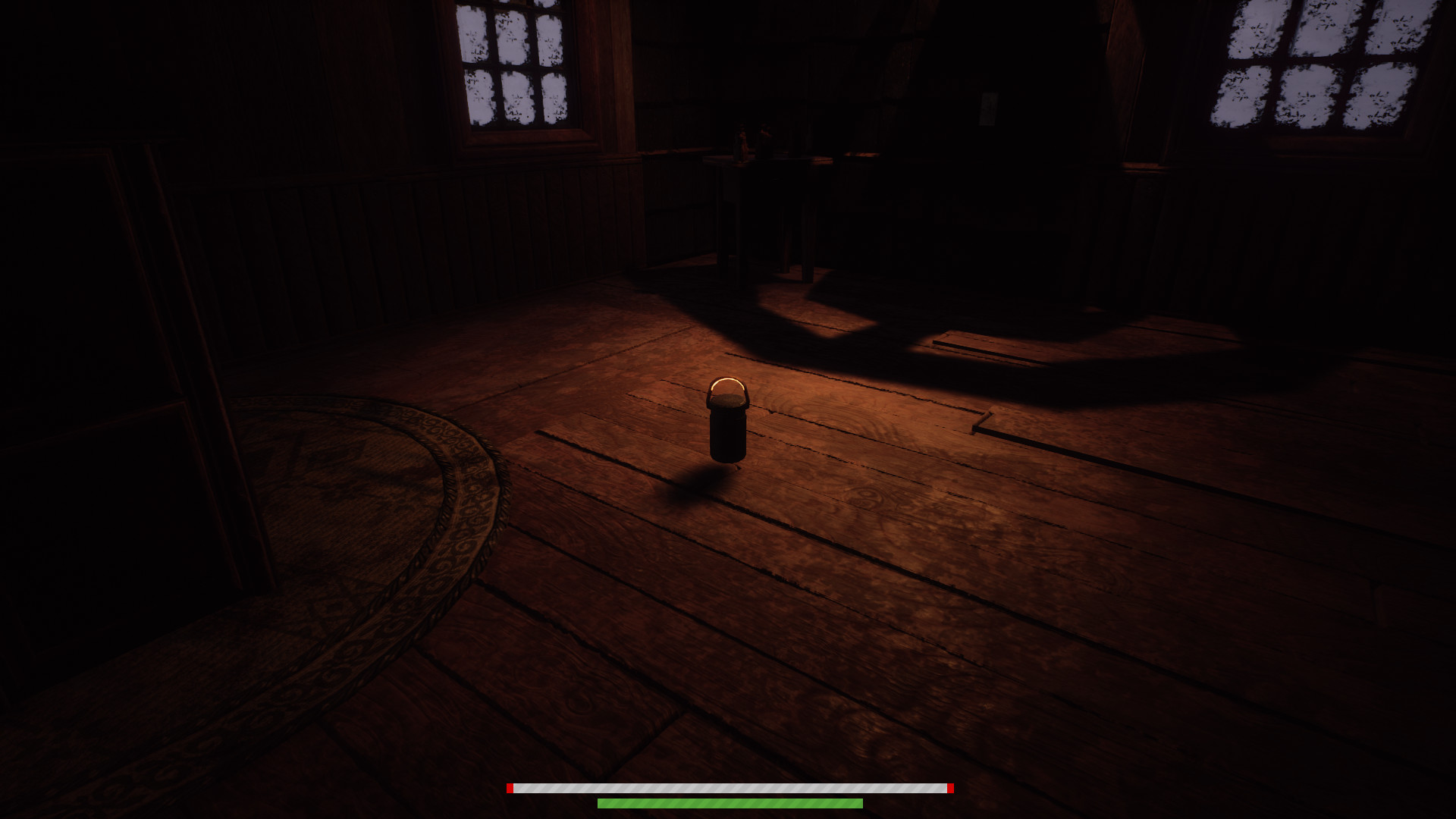Click the green progress bar at the bottom

730,802
